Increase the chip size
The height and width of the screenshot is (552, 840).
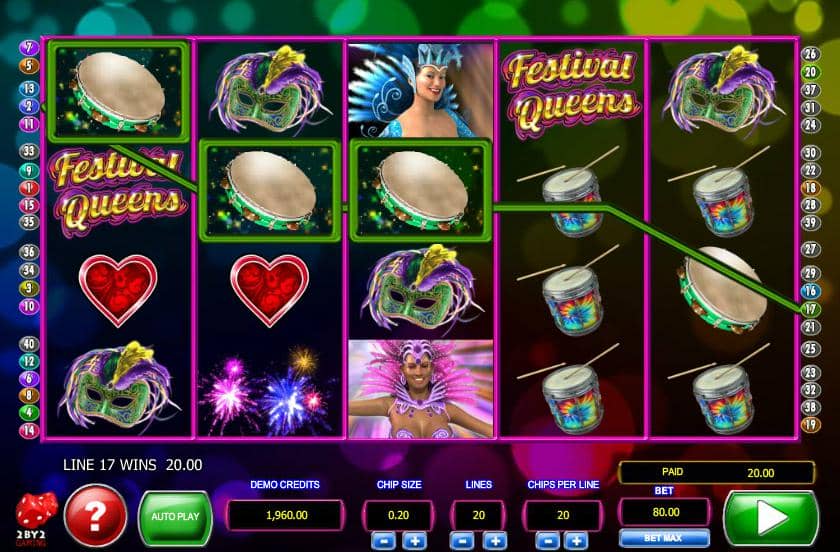414,541
